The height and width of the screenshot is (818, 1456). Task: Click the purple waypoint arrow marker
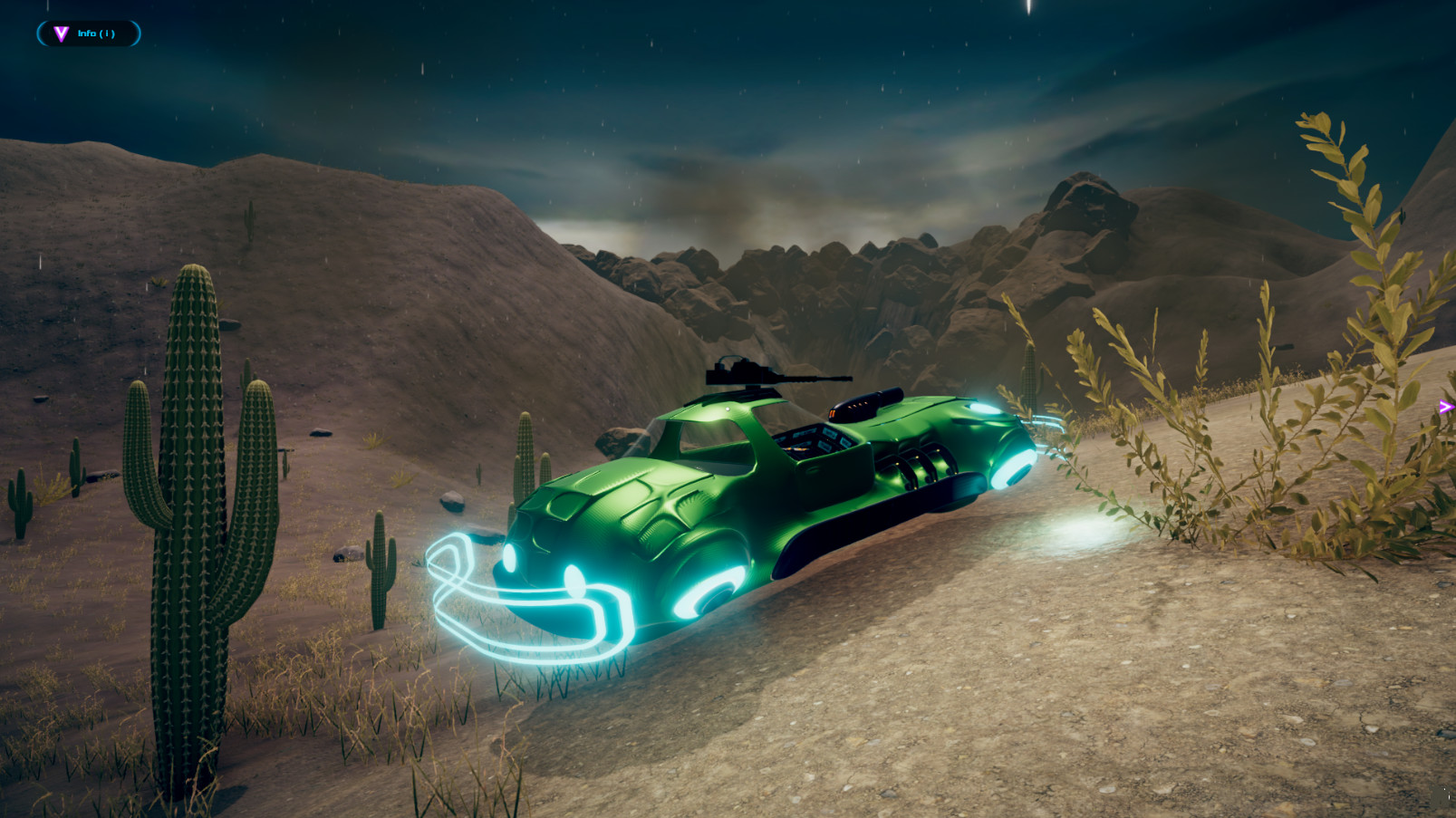pos(1446,406)
